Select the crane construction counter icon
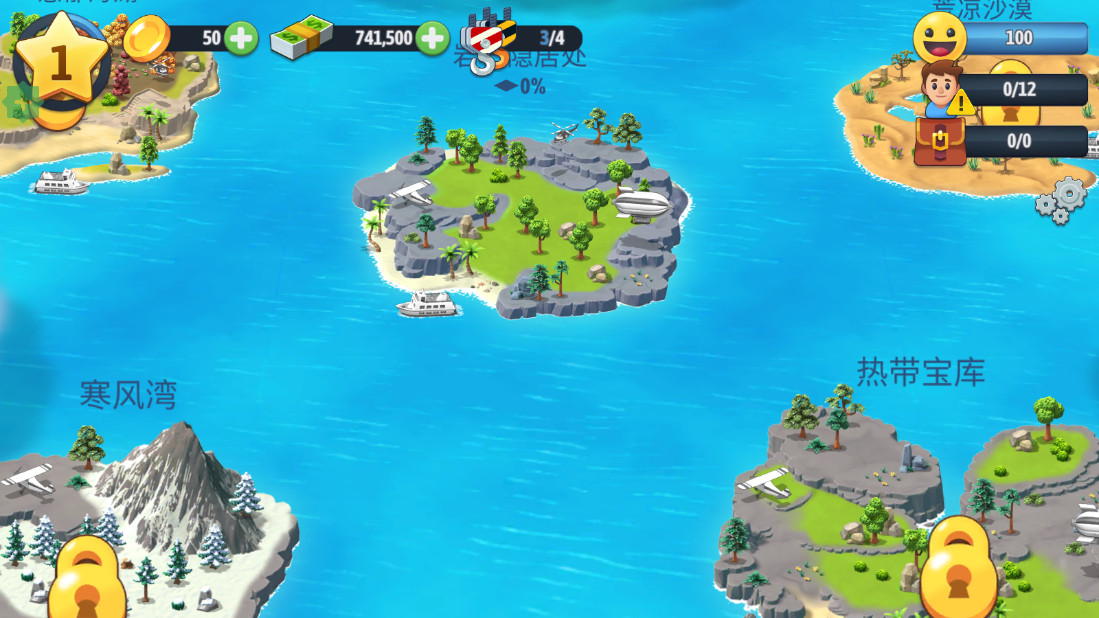This screenshot has height=618, width=1099. pyautogui.click(x=490, y=40)
